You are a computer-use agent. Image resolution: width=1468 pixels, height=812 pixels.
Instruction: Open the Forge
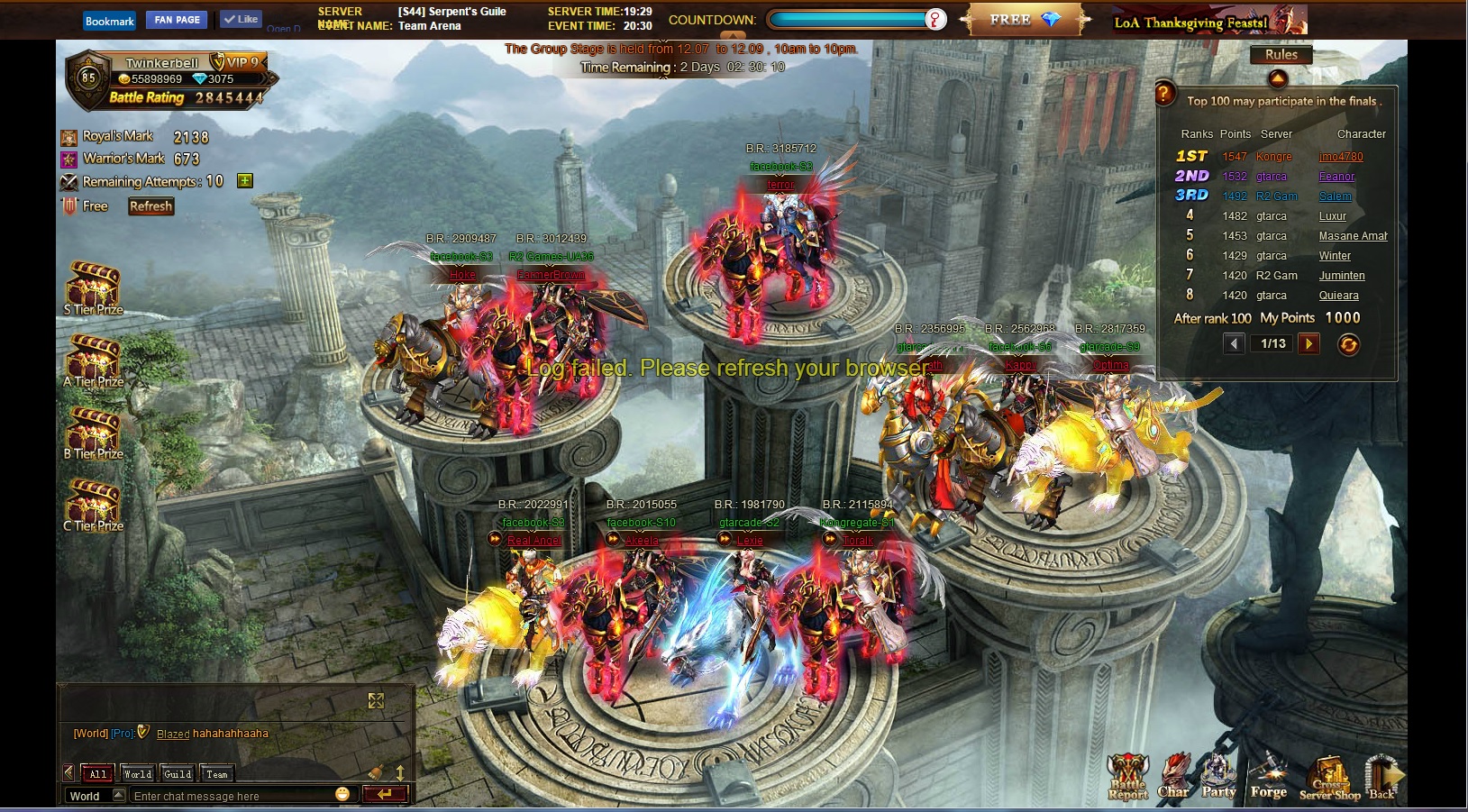pyautogui.click(x=1269, y=777)
